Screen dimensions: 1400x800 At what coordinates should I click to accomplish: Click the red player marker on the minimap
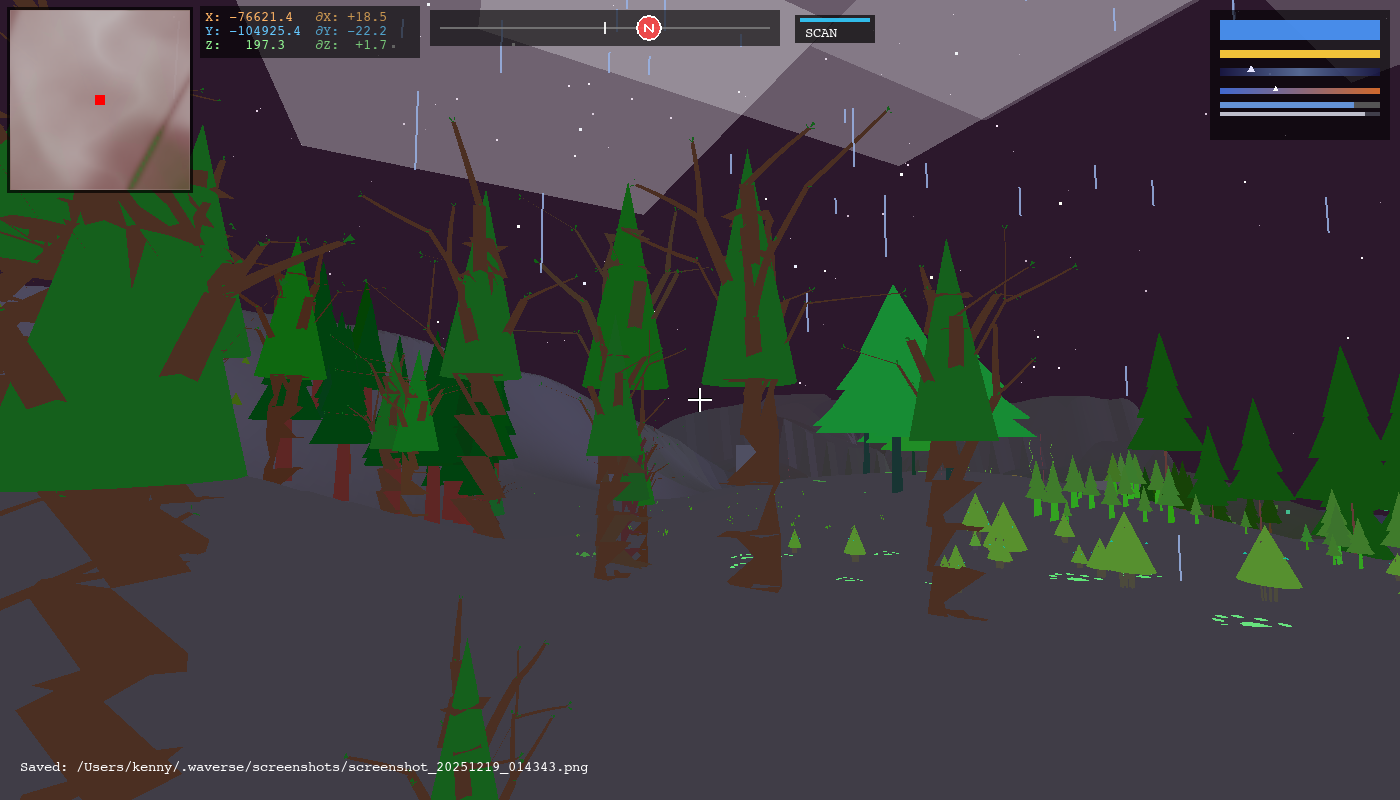point(100,100)
